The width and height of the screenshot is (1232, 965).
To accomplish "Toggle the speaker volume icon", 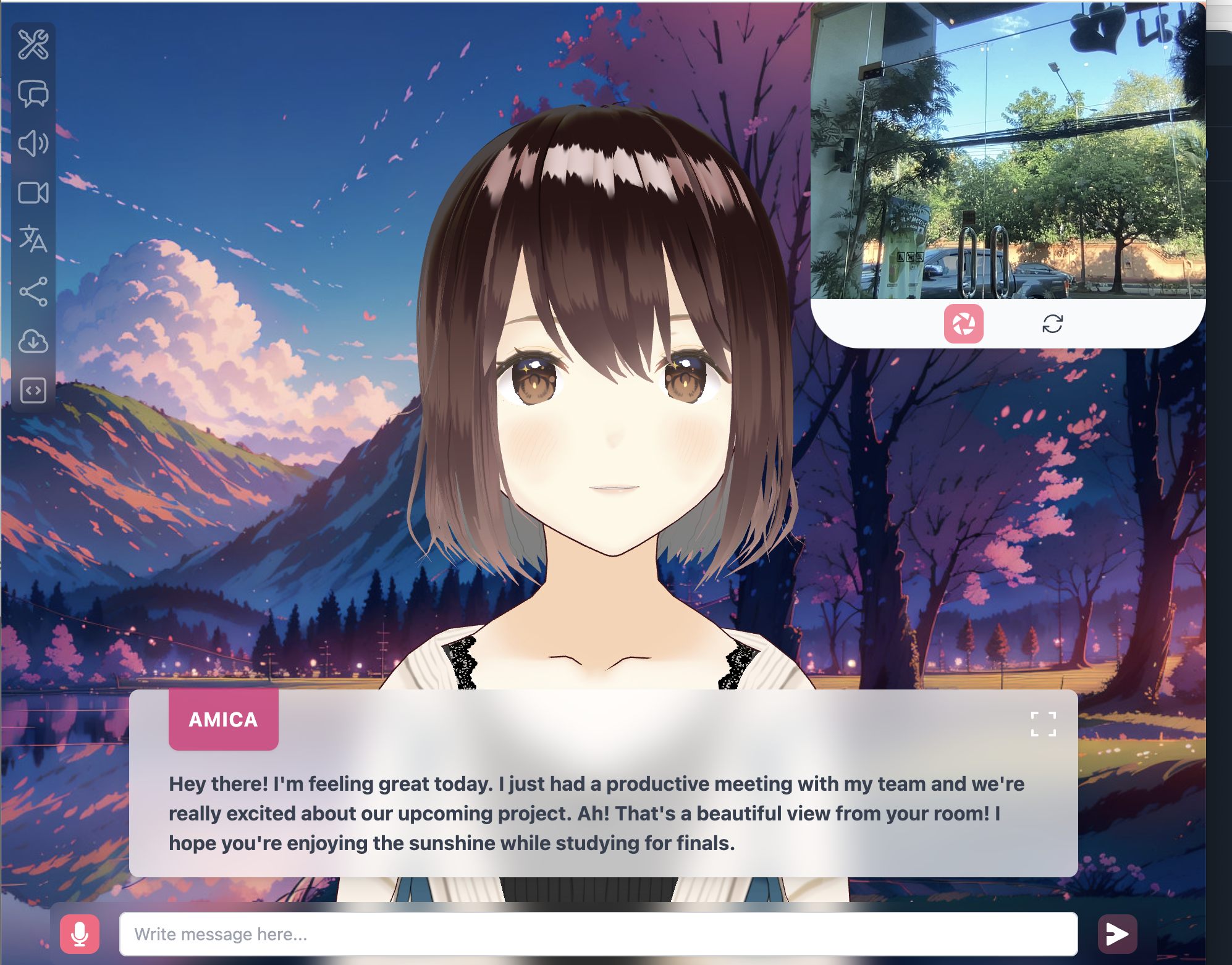I will pos(33,143).
